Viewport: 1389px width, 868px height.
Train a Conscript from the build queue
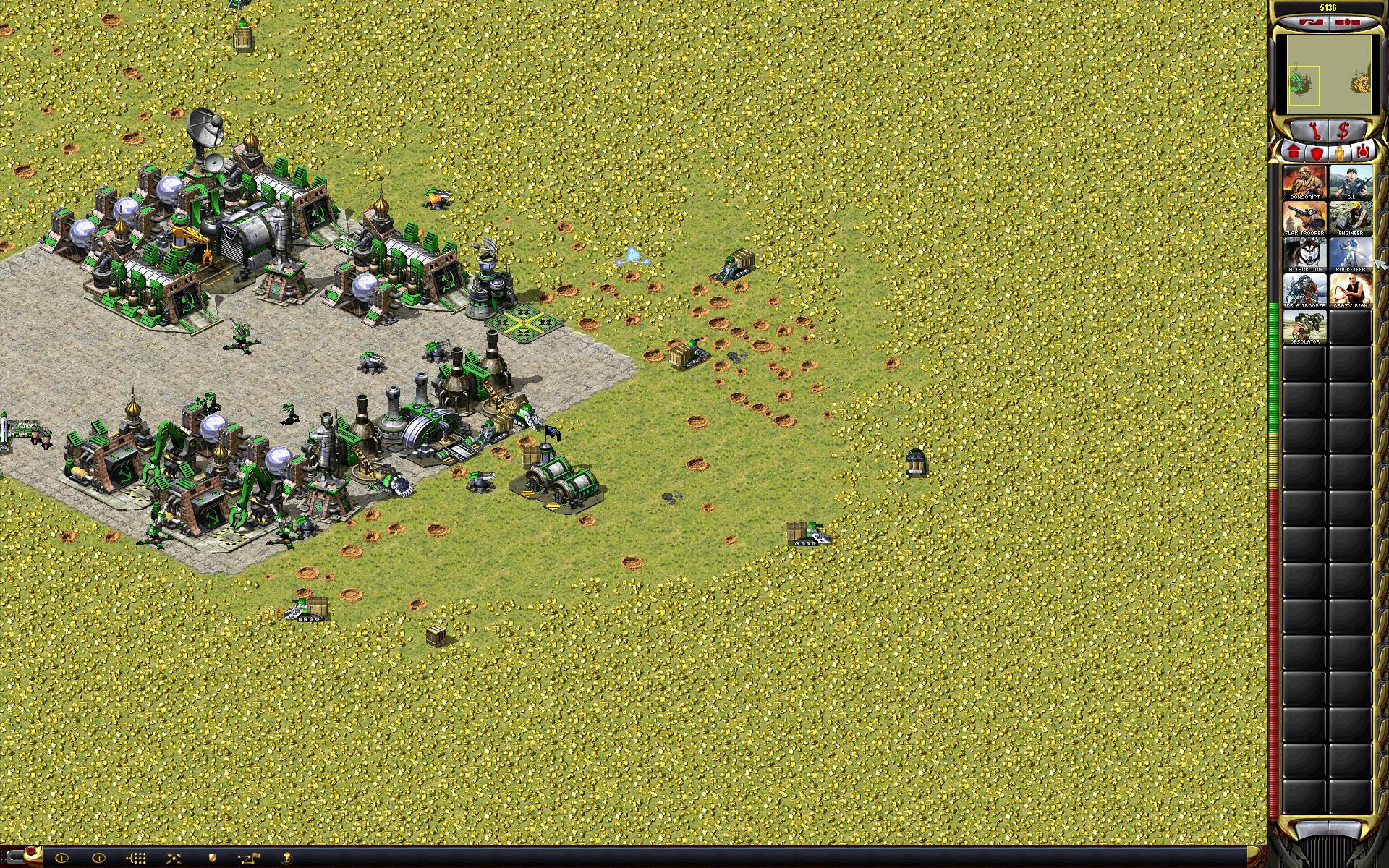coord(1304,182)
